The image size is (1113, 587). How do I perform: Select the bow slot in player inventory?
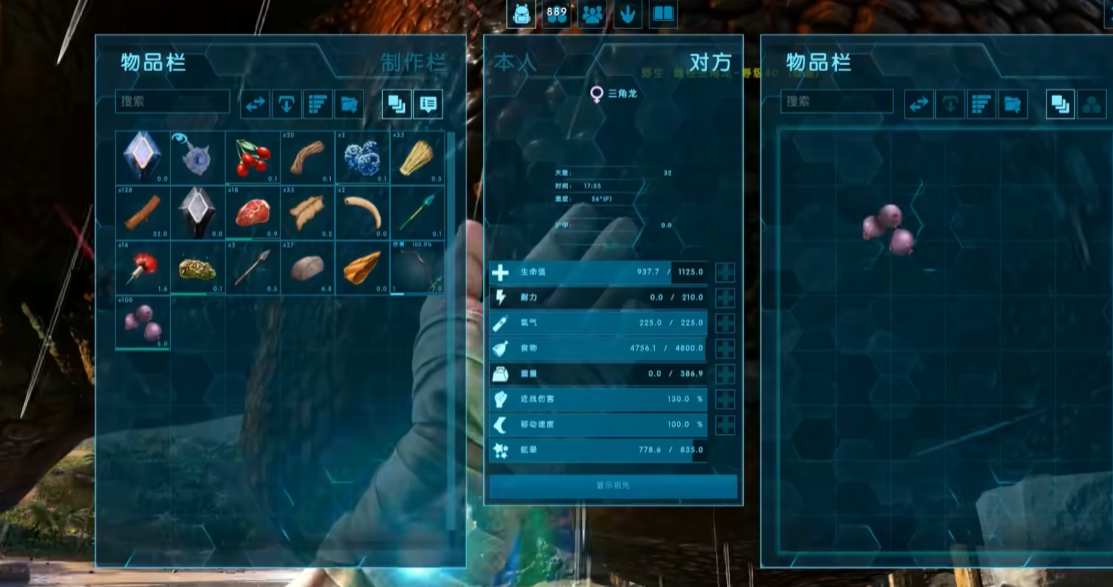[x=416, y=267]
